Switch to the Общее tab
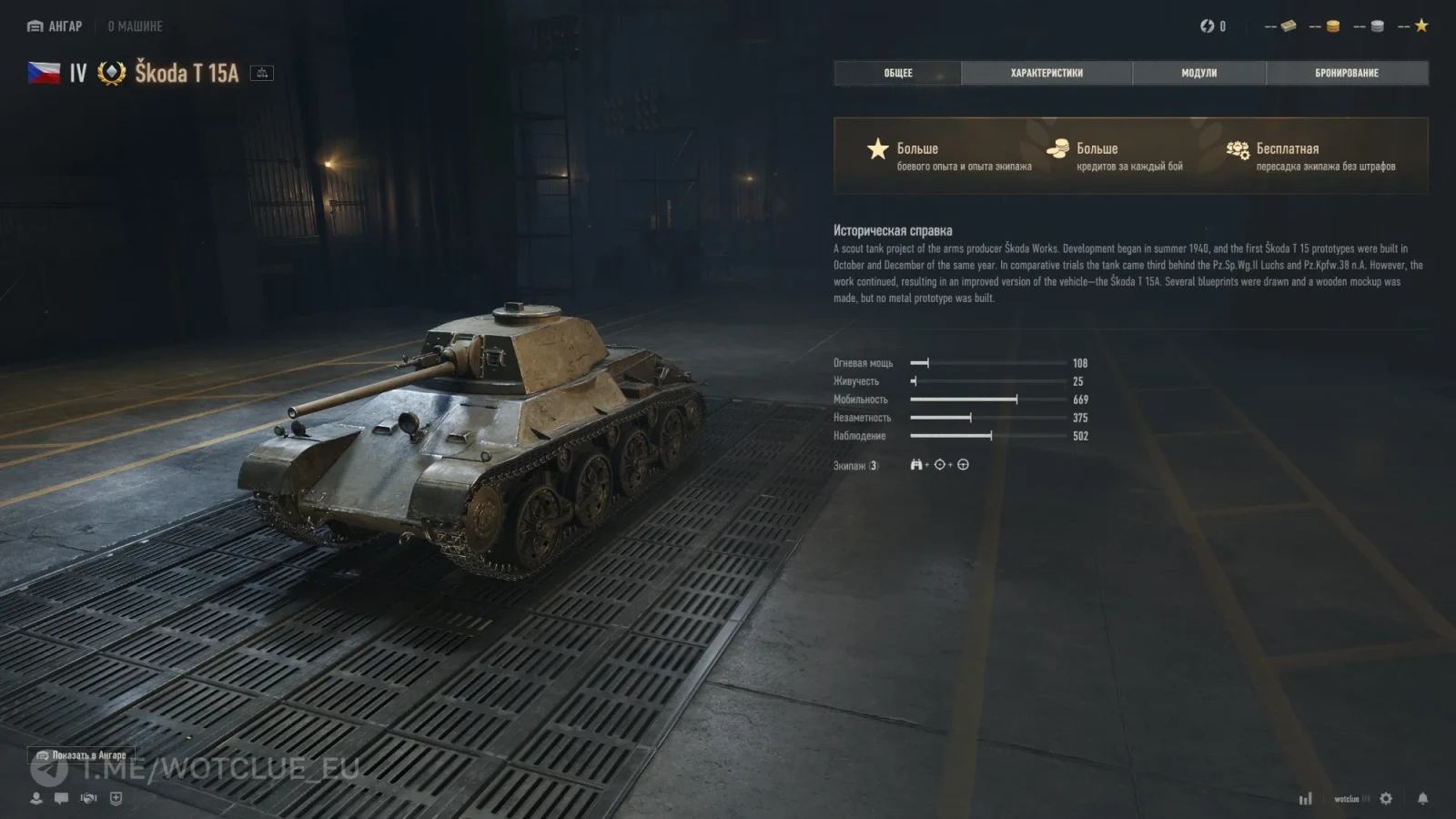Viewport: 1456px width, 819px height. tap(897, 73)
